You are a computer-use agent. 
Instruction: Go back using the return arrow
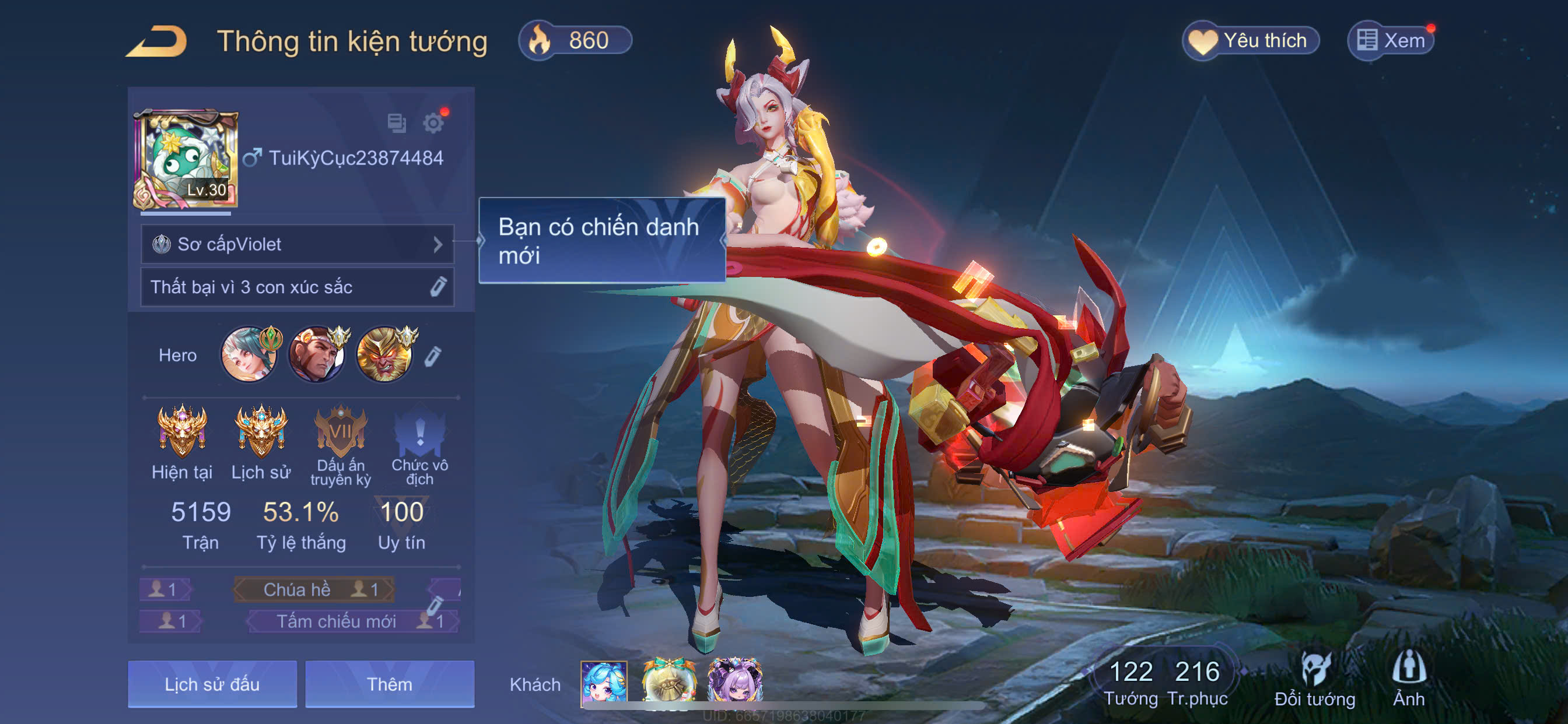157,41
